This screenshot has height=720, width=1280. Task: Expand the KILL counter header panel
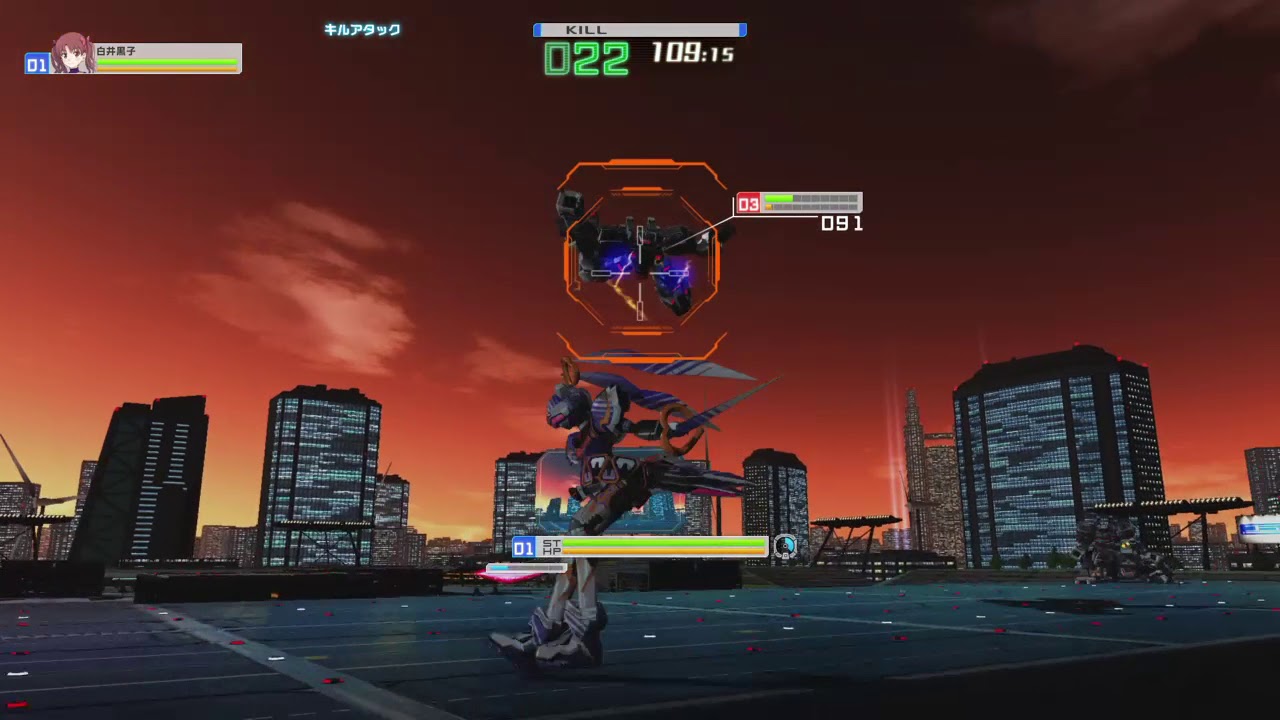click(639, 30)
